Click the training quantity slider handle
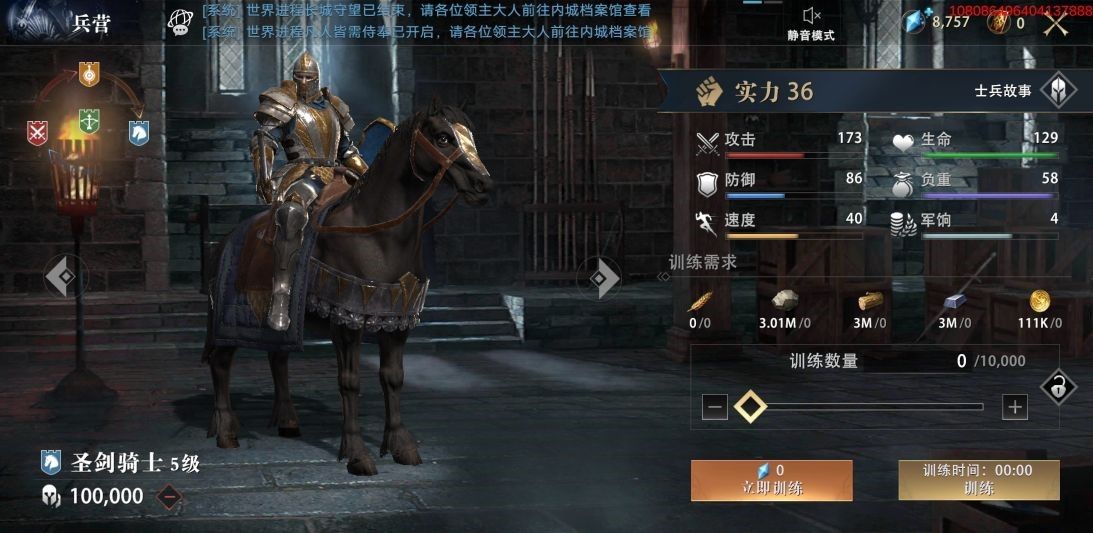1093x533 pixels. [x=750, y=407]
